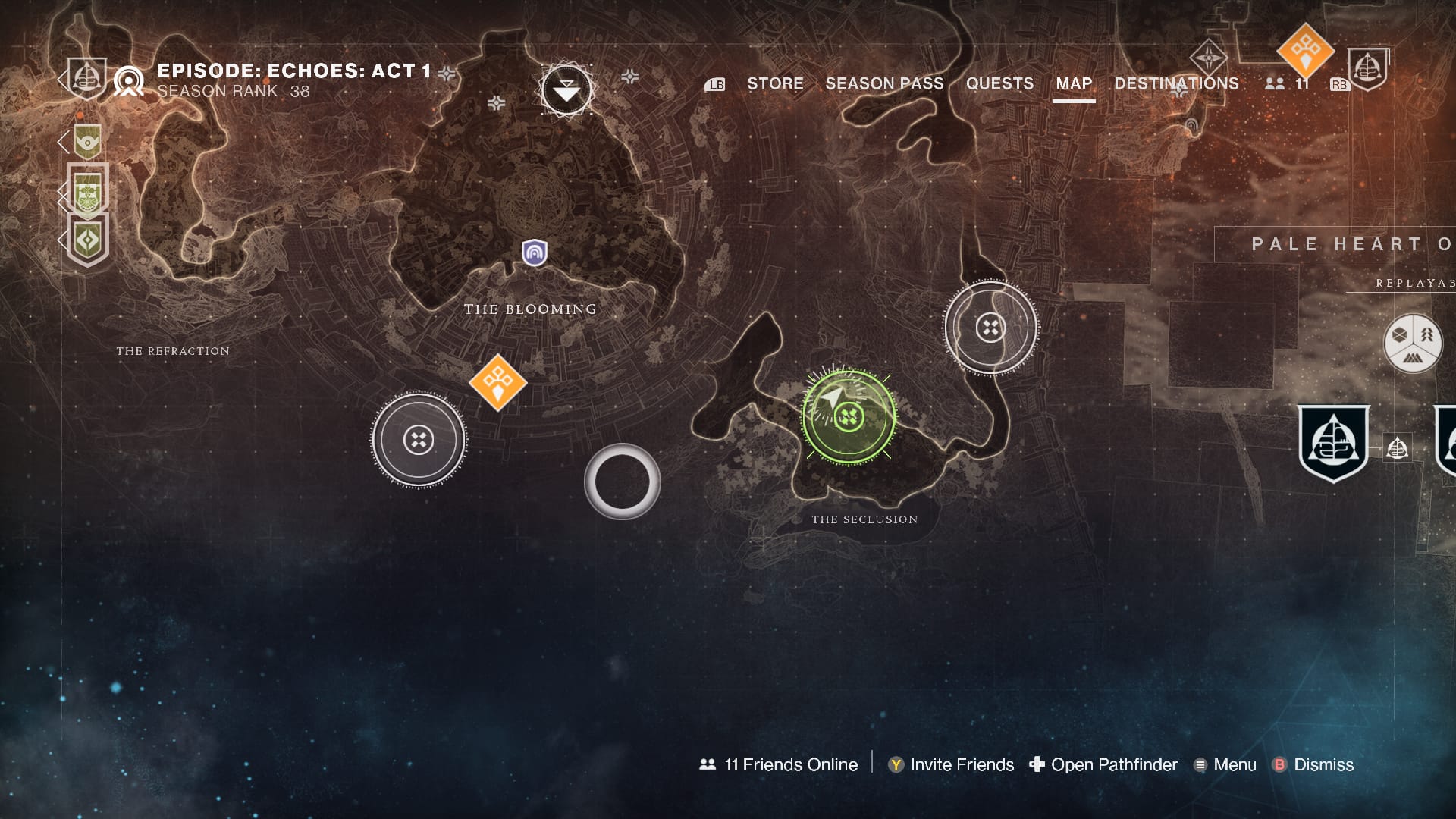The height and width of the screenshot is (819, 1456).
Task: Select The Blooming landing zone marker
Action: click(x=535, y=253)
